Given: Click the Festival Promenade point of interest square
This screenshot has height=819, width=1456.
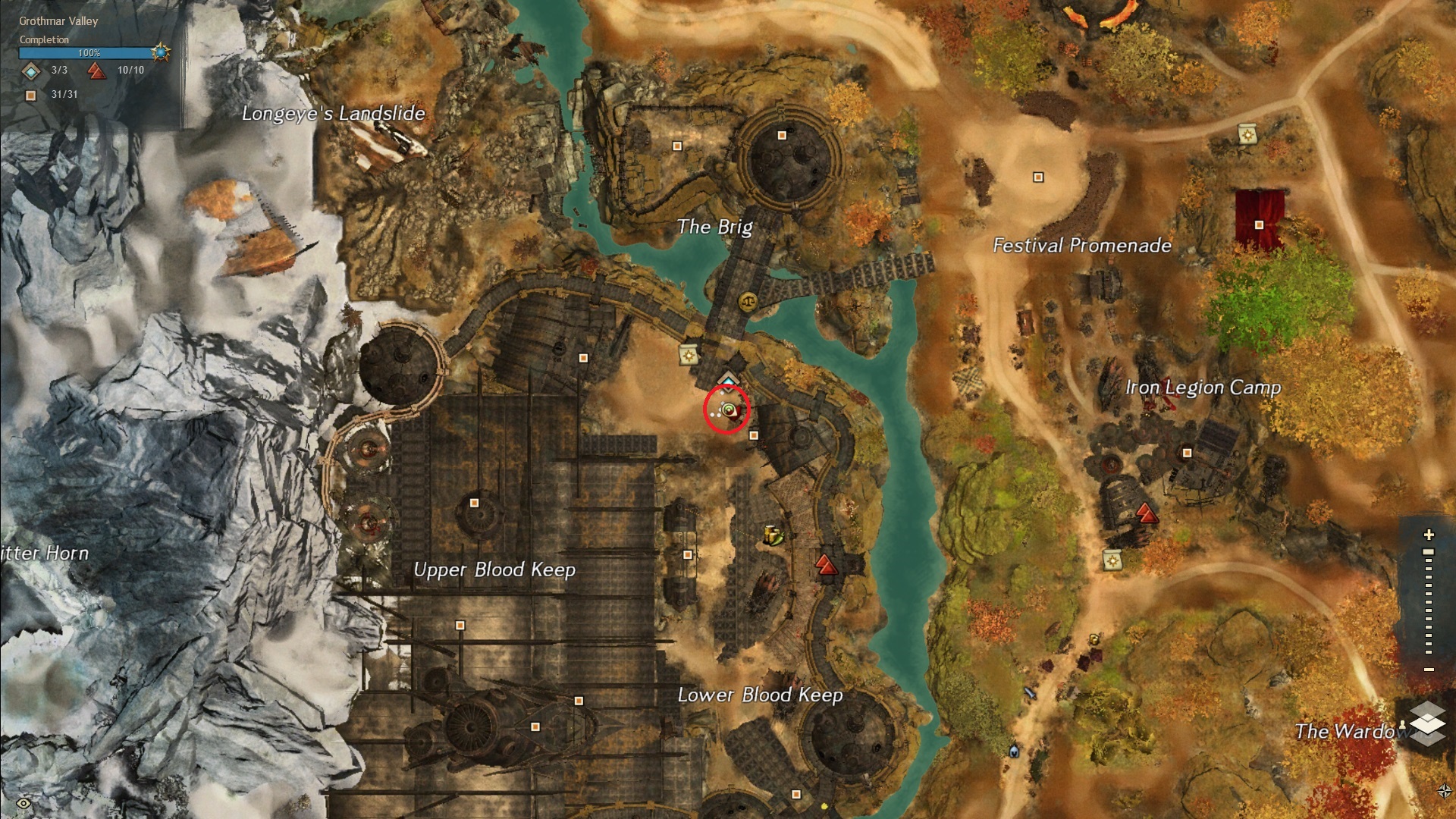Looking at the screenshot, I should click(x=1038, y=177).
